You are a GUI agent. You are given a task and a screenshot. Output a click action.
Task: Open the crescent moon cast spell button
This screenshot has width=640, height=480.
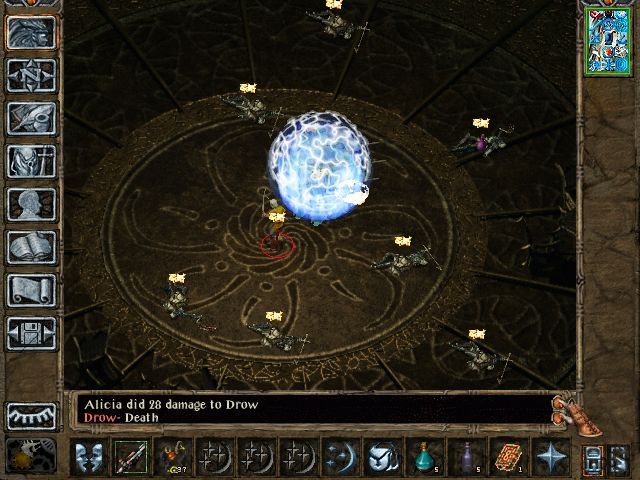click(x=338, y=457)
